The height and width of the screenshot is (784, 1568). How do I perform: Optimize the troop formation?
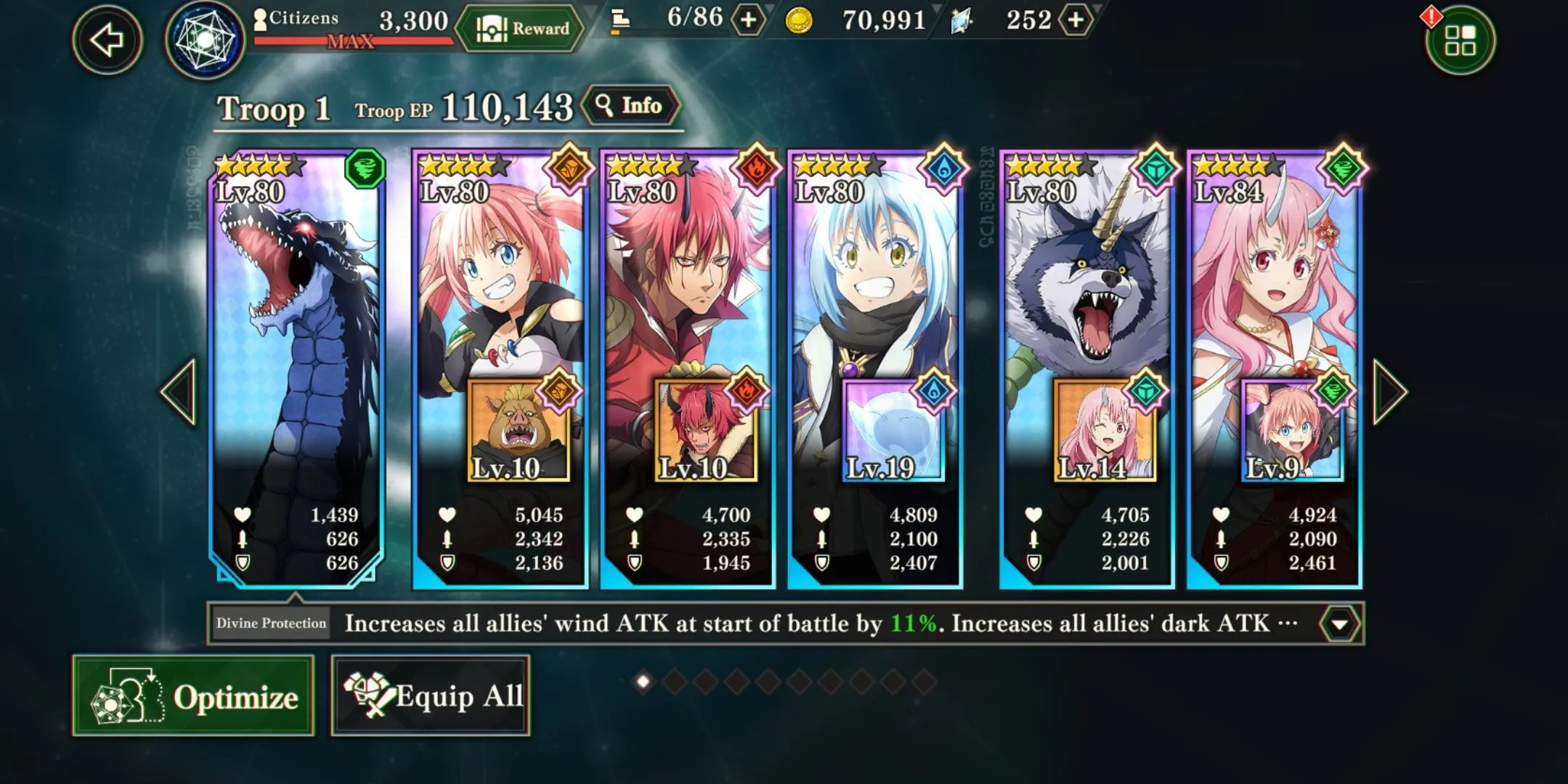pyautogui.click(x=193, y=696)
